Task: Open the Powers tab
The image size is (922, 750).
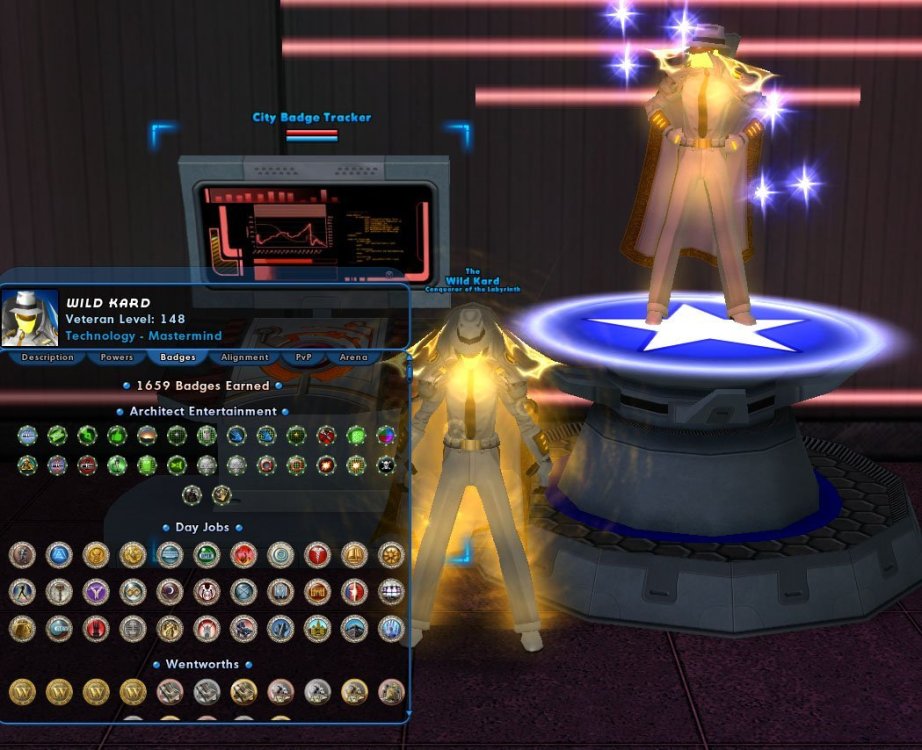Action: click(x=116, y=357)
